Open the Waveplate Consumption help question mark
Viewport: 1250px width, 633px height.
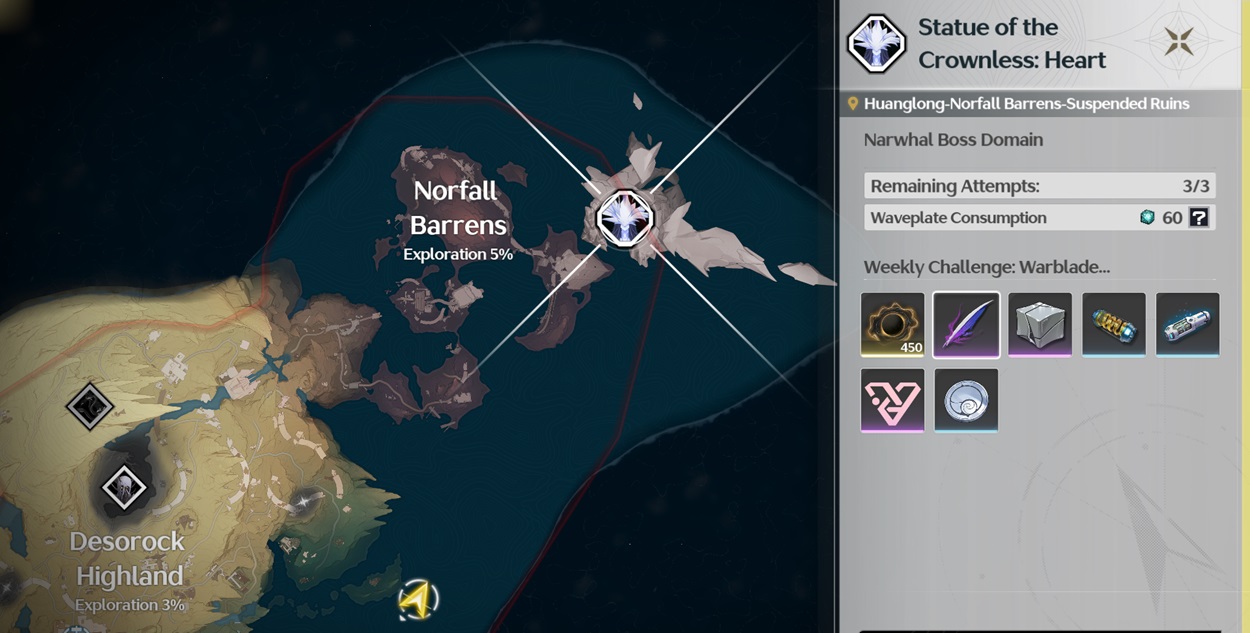point(1198,218)
